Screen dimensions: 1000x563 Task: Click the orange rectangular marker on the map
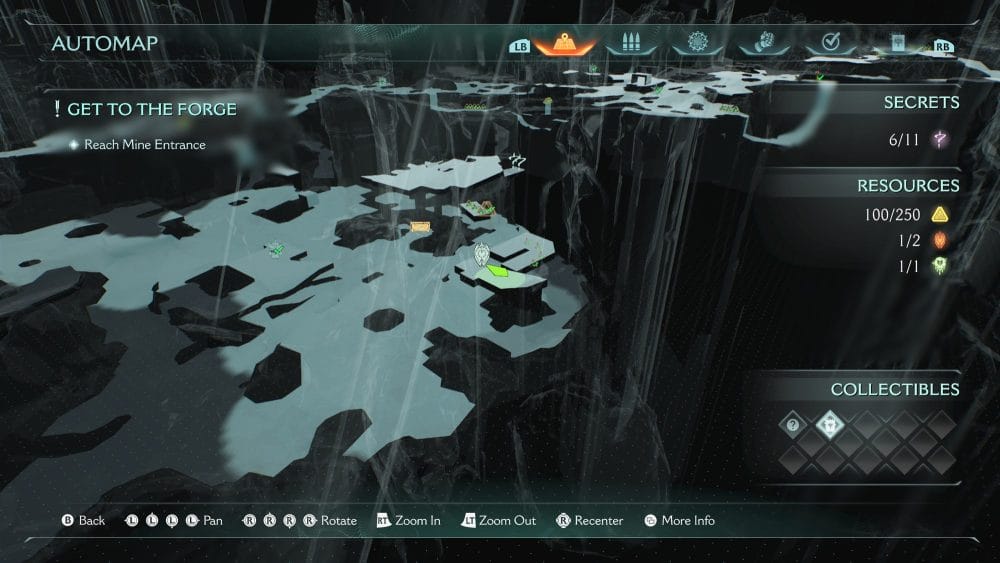coord(420,227)
